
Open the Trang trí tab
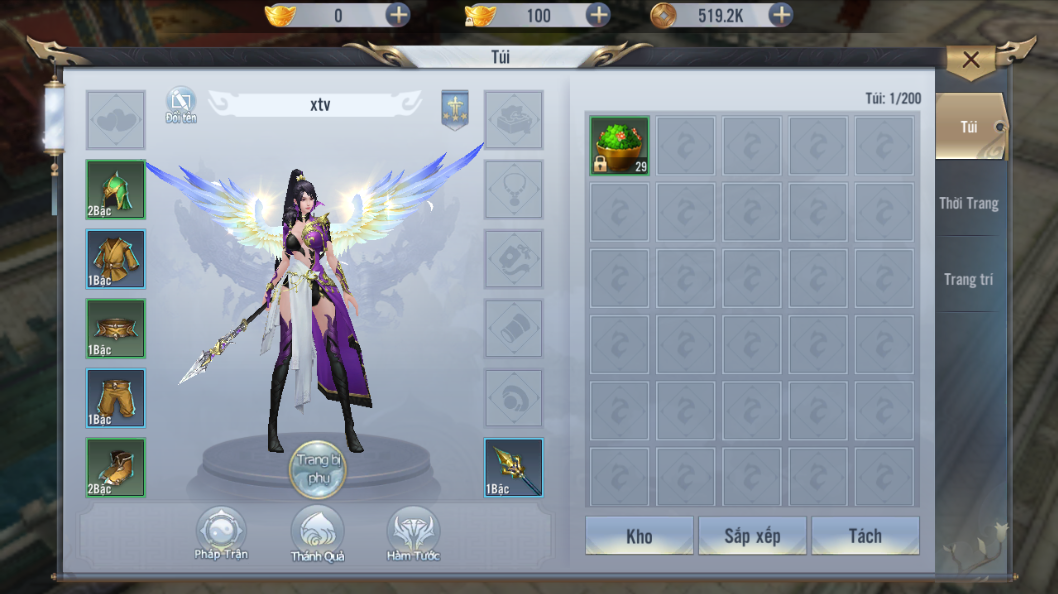coord(968,280)
